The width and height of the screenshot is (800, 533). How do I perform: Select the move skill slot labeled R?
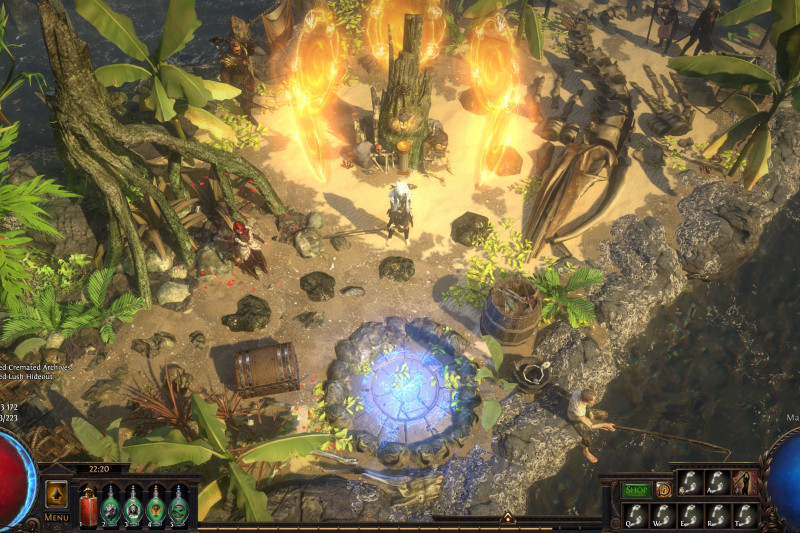point(717,514)
